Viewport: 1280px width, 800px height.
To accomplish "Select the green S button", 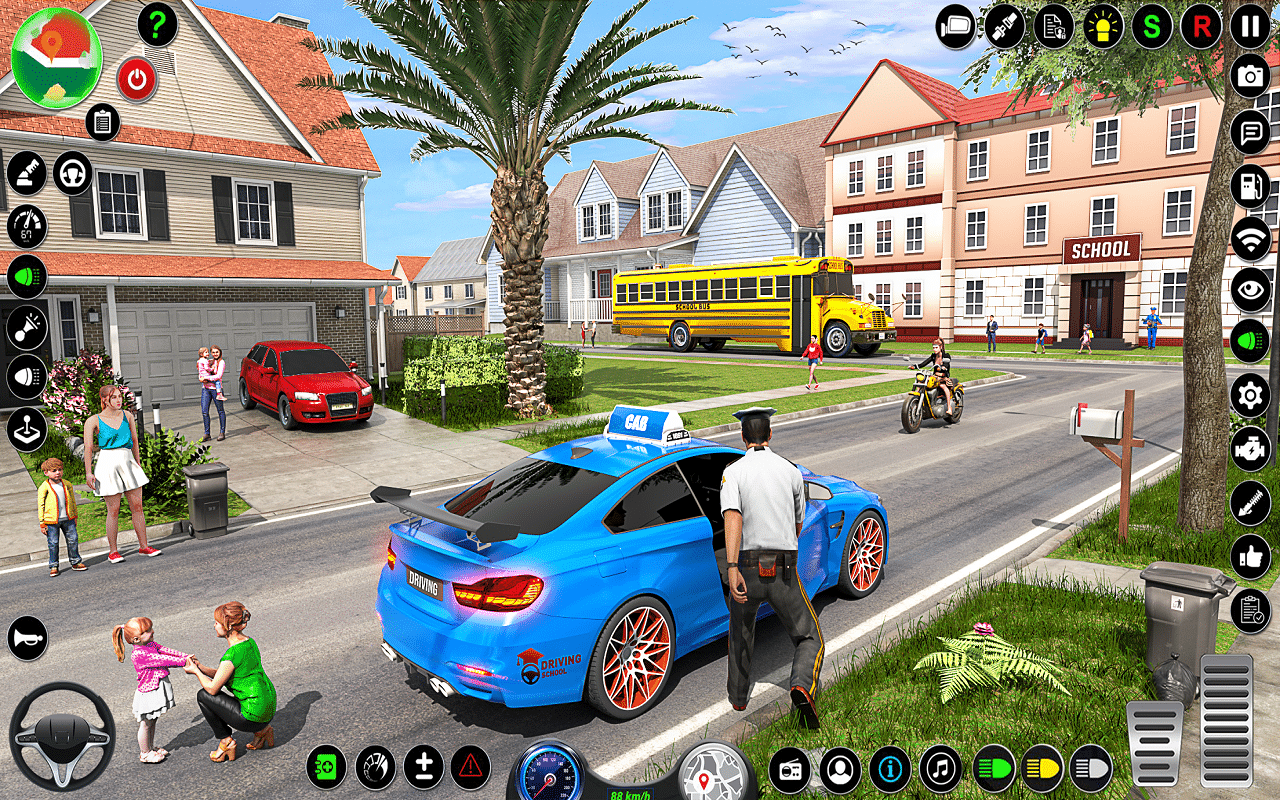I will click(x=1152, y=26).
